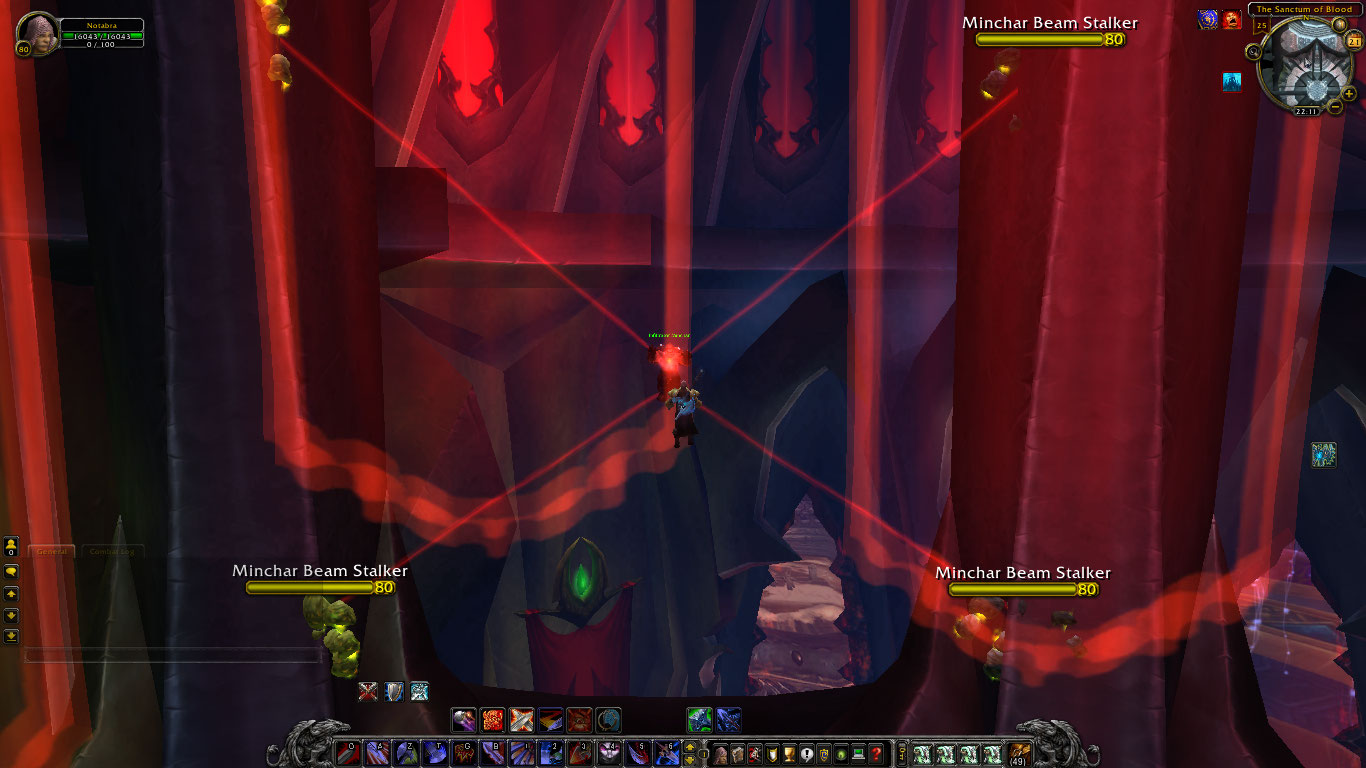Open the calendar showing 21 beside the minimap
The height and width of the screenshot is (768, 1366).
1352,41
